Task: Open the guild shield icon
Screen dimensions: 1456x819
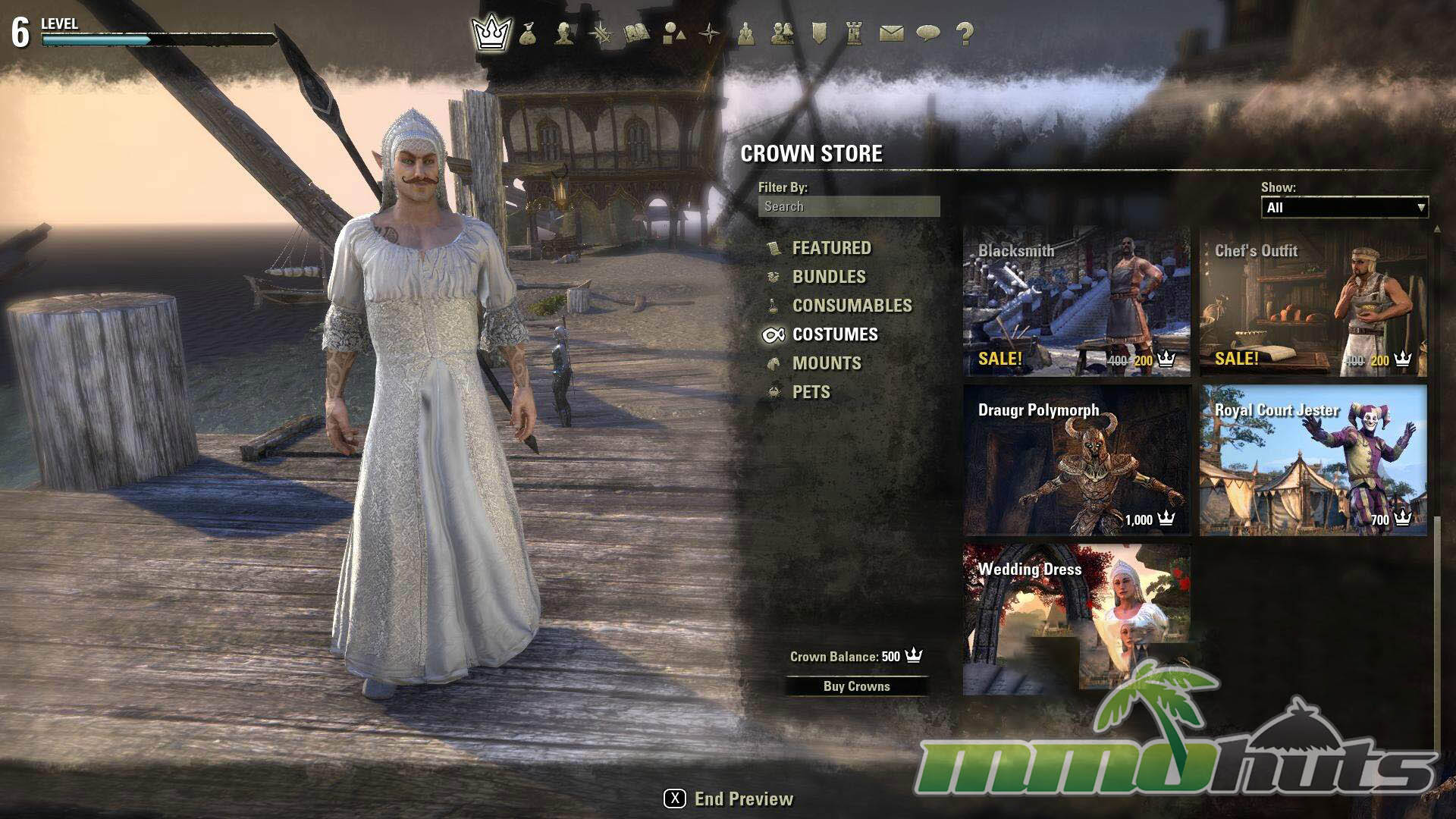Action: pos(819,33)
